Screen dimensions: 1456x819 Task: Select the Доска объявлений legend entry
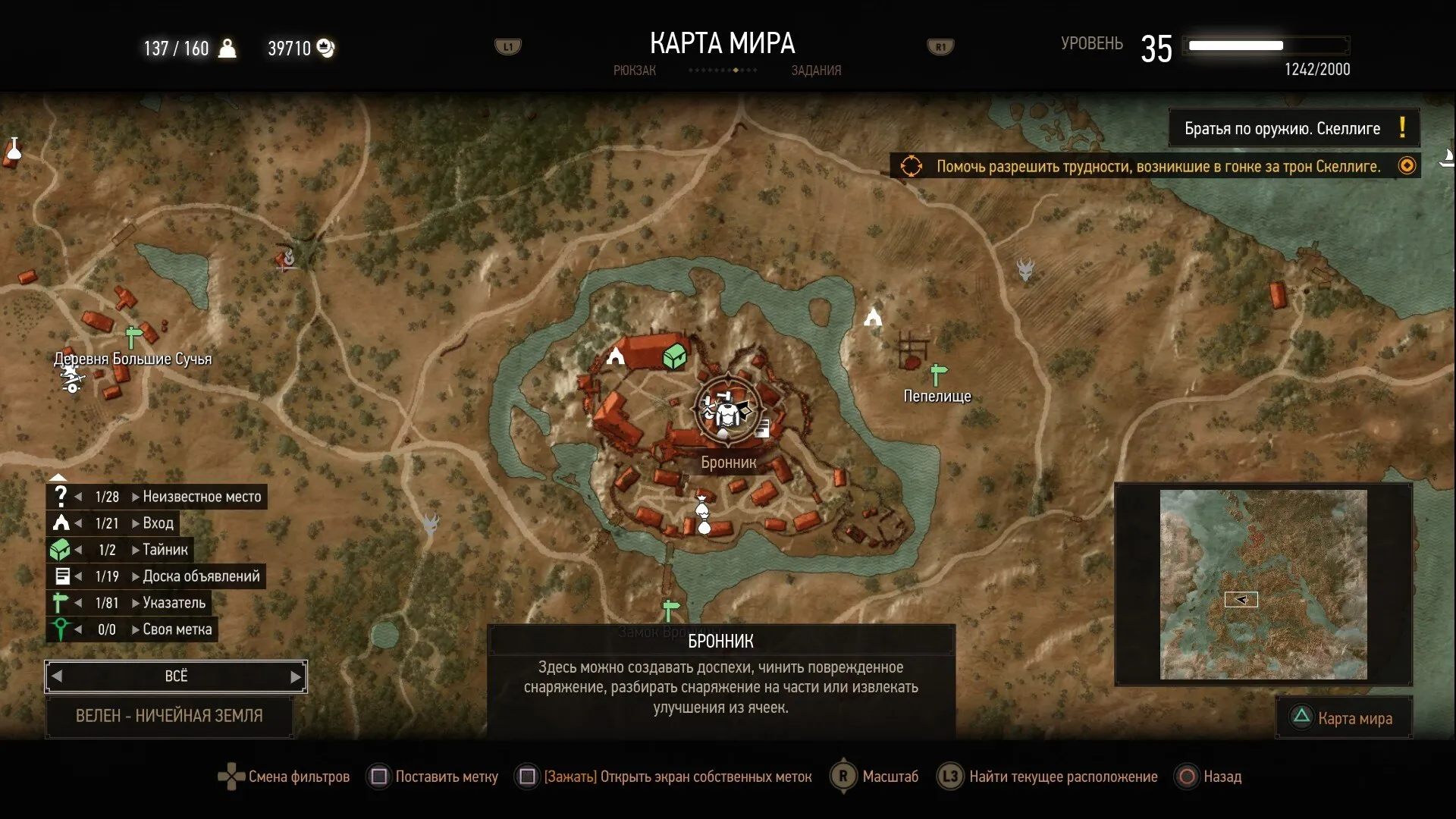coord(201,576)
